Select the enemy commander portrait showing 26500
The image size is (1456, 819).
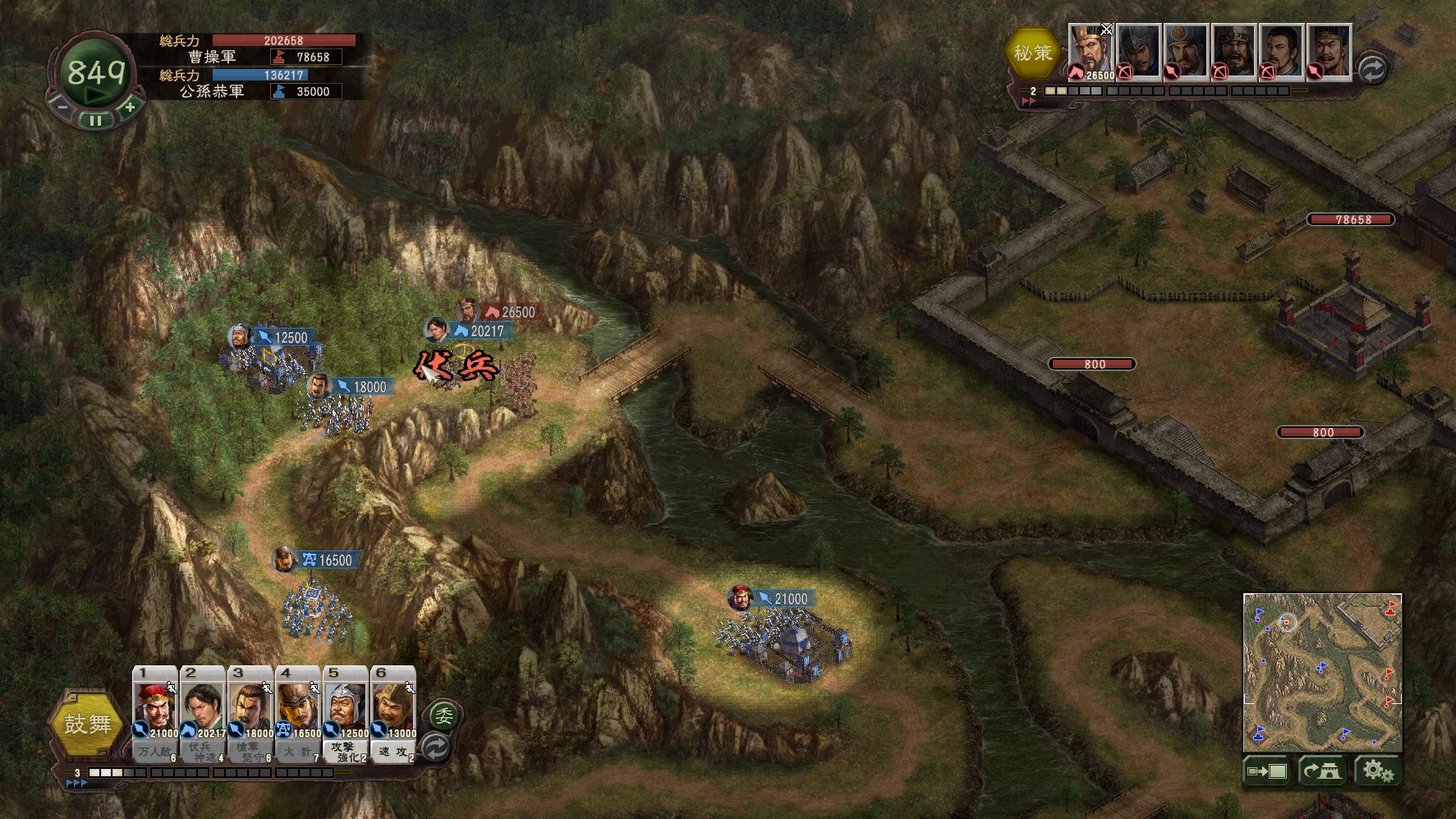click(x=1090, y=52)
